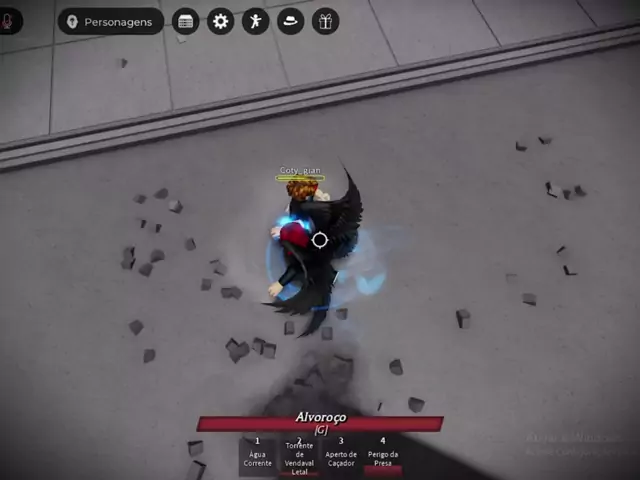
Task: Open the gift box rewards
Action: pos(325,21)
